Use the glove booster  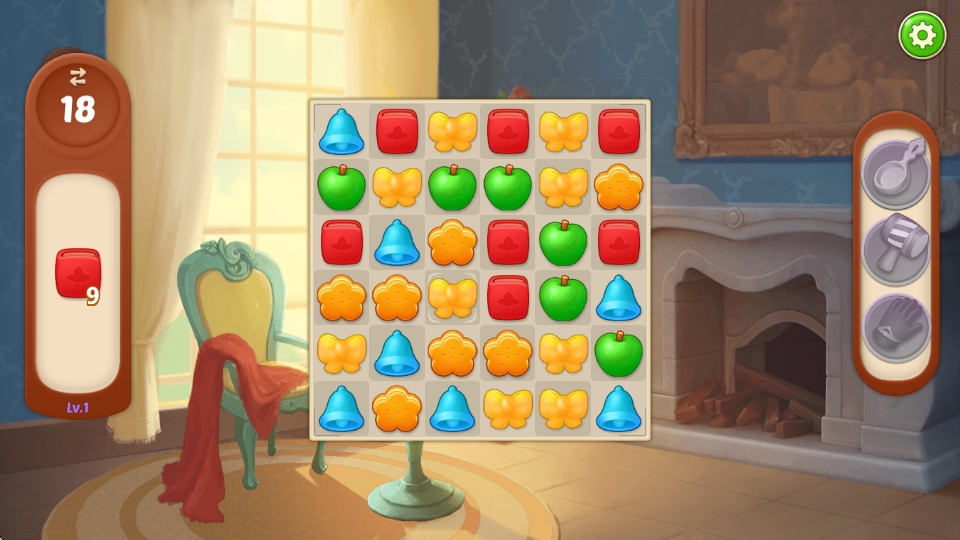pyautogui.click(x=896, y=328)
